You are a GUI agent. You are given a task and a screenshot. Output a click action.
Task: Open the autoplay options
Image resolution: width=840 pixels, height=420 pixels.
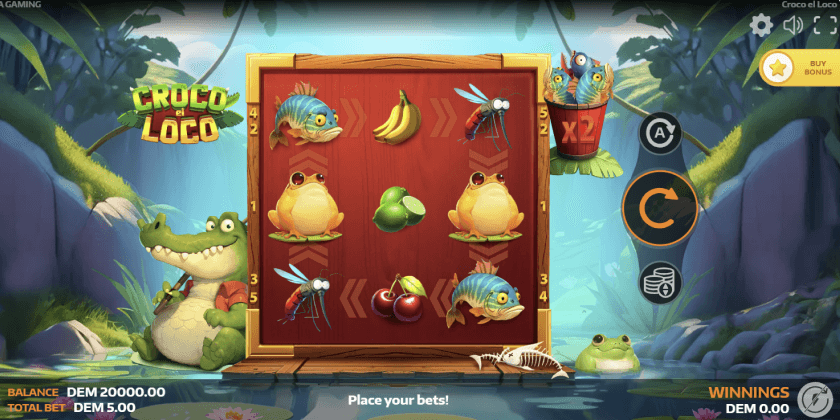click(x=660, y=133)
